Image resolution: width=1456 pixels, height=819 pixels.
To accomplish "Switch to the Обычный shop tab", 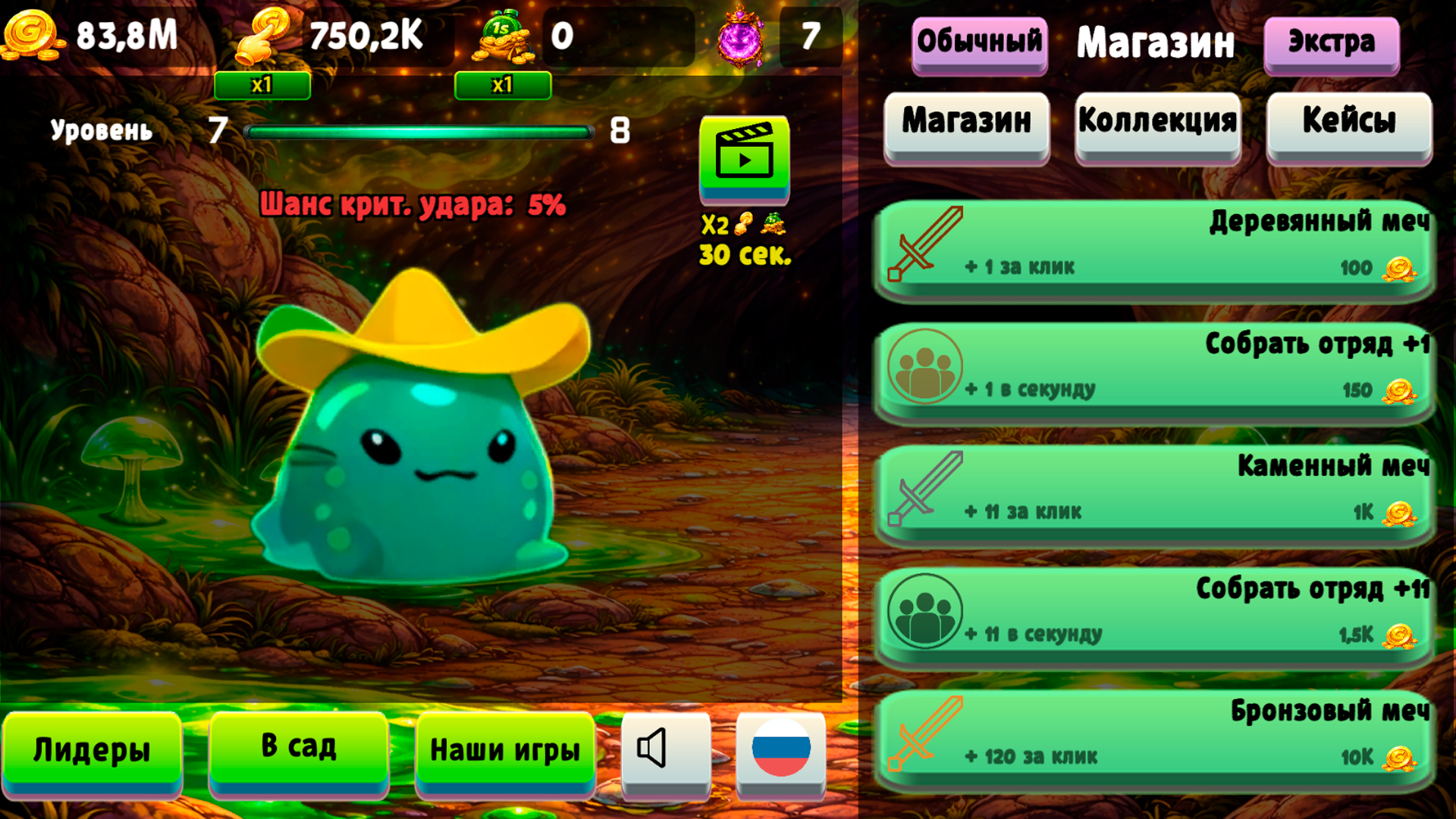I will click(x=979, y=43).
